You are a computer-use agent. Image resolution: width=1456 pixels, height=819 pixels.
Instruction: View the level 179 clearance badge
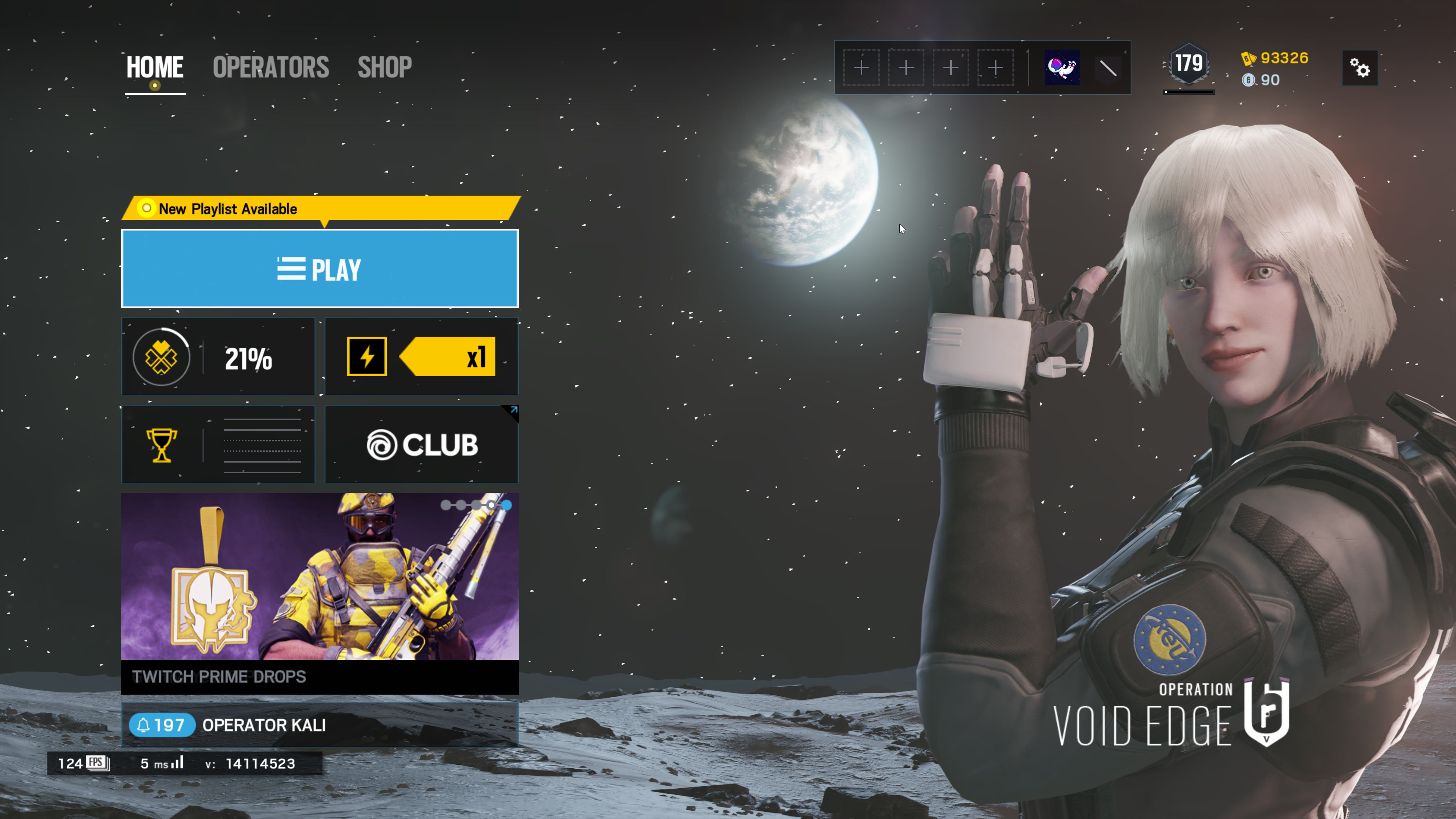[x=1189, y=64]
